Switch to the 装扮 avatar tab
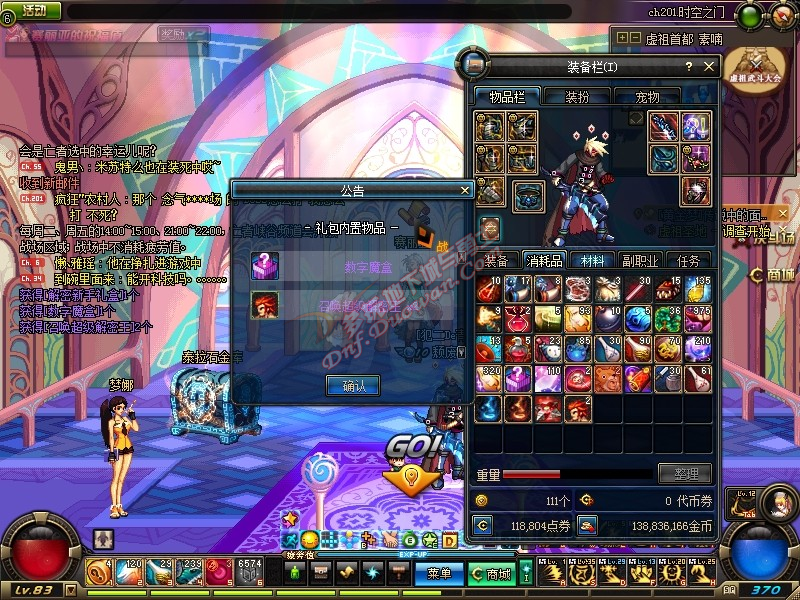 click(577, 97)
